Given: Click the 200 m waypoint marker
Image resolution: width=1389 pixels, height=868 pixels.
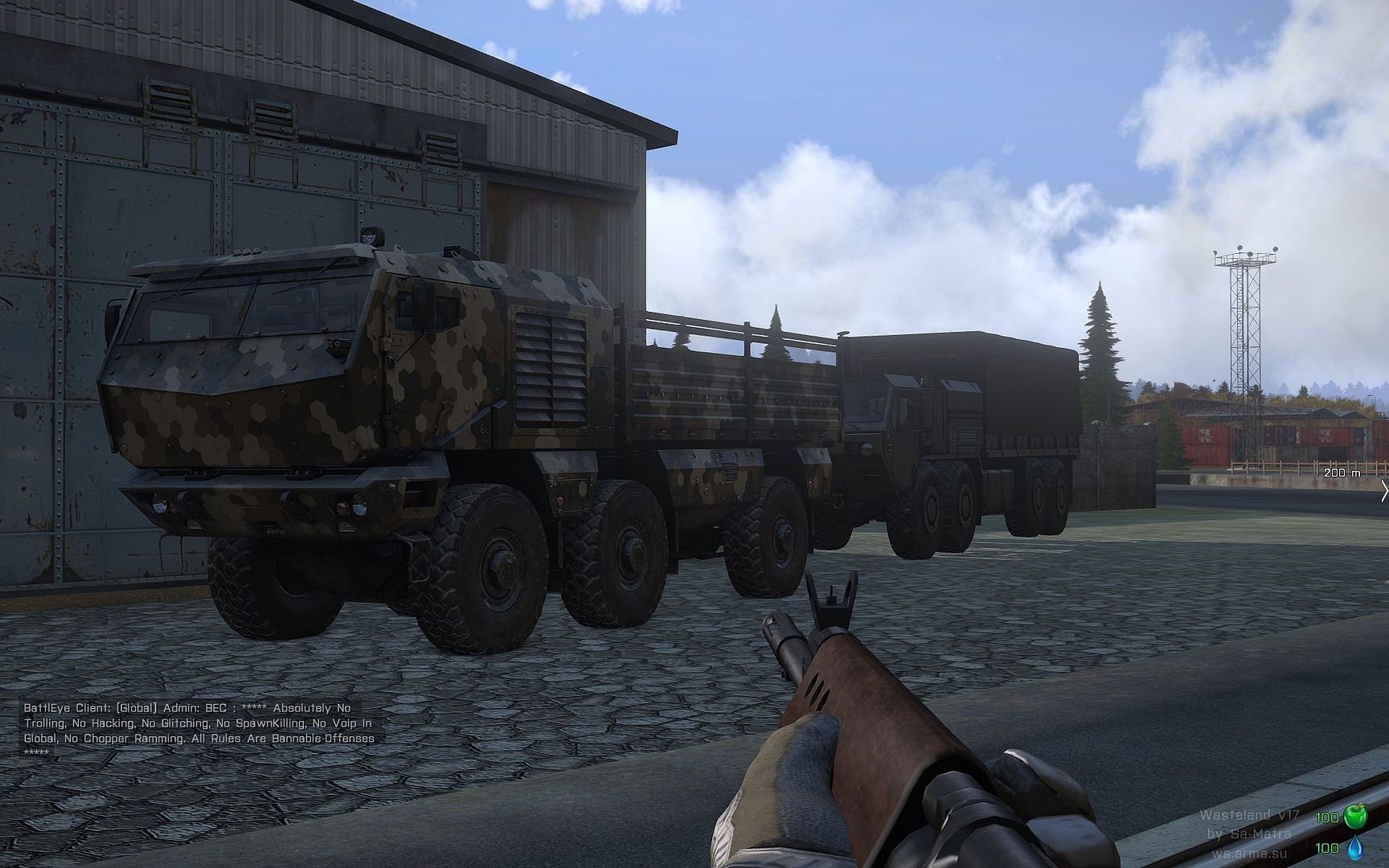Looking at the screenshot, I should (x=1342, y=473).
